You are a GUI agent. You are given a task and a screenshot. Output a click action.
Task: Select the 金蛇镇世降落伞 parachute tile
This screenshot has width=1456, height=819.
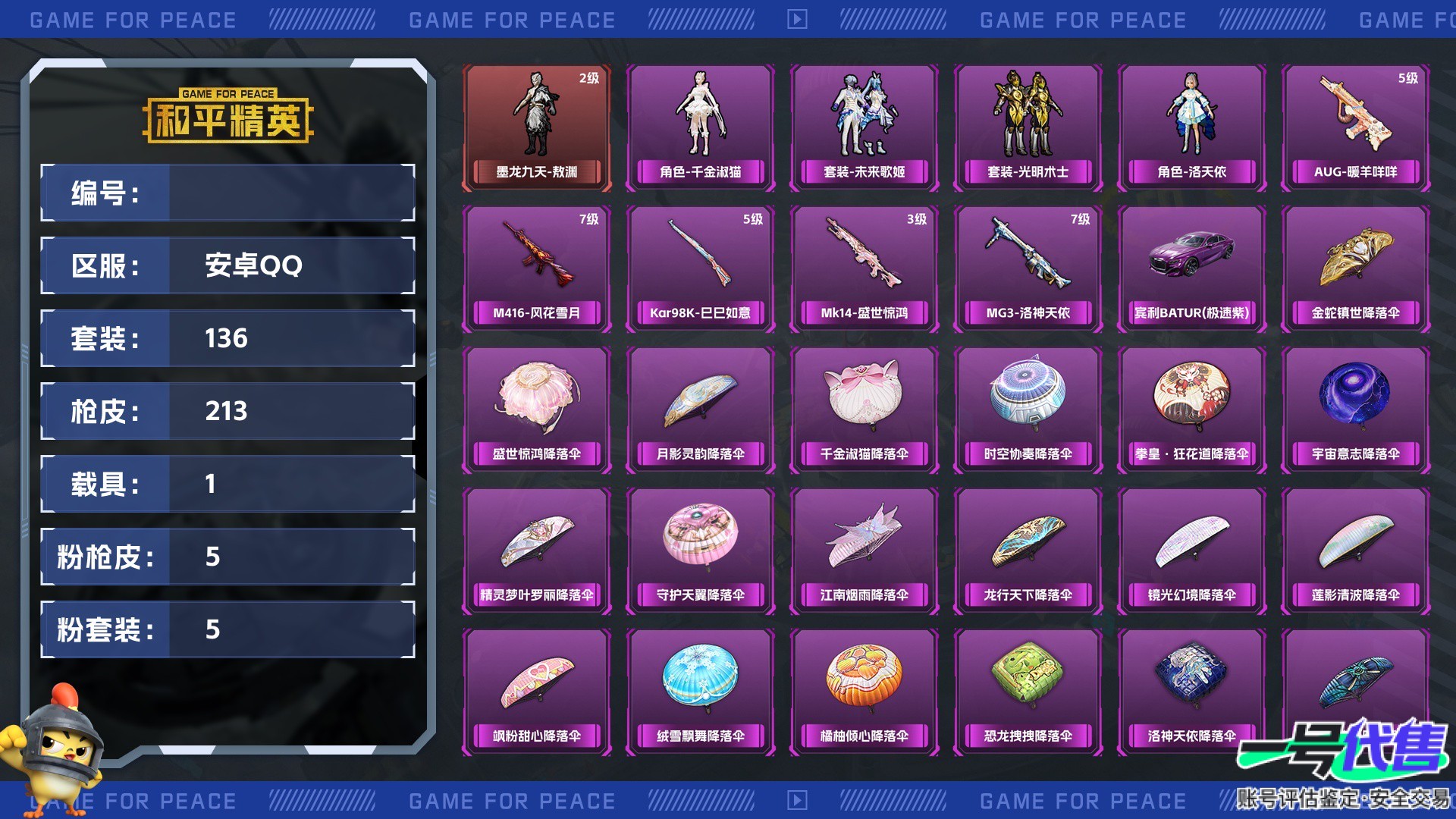coord(1356,268)
